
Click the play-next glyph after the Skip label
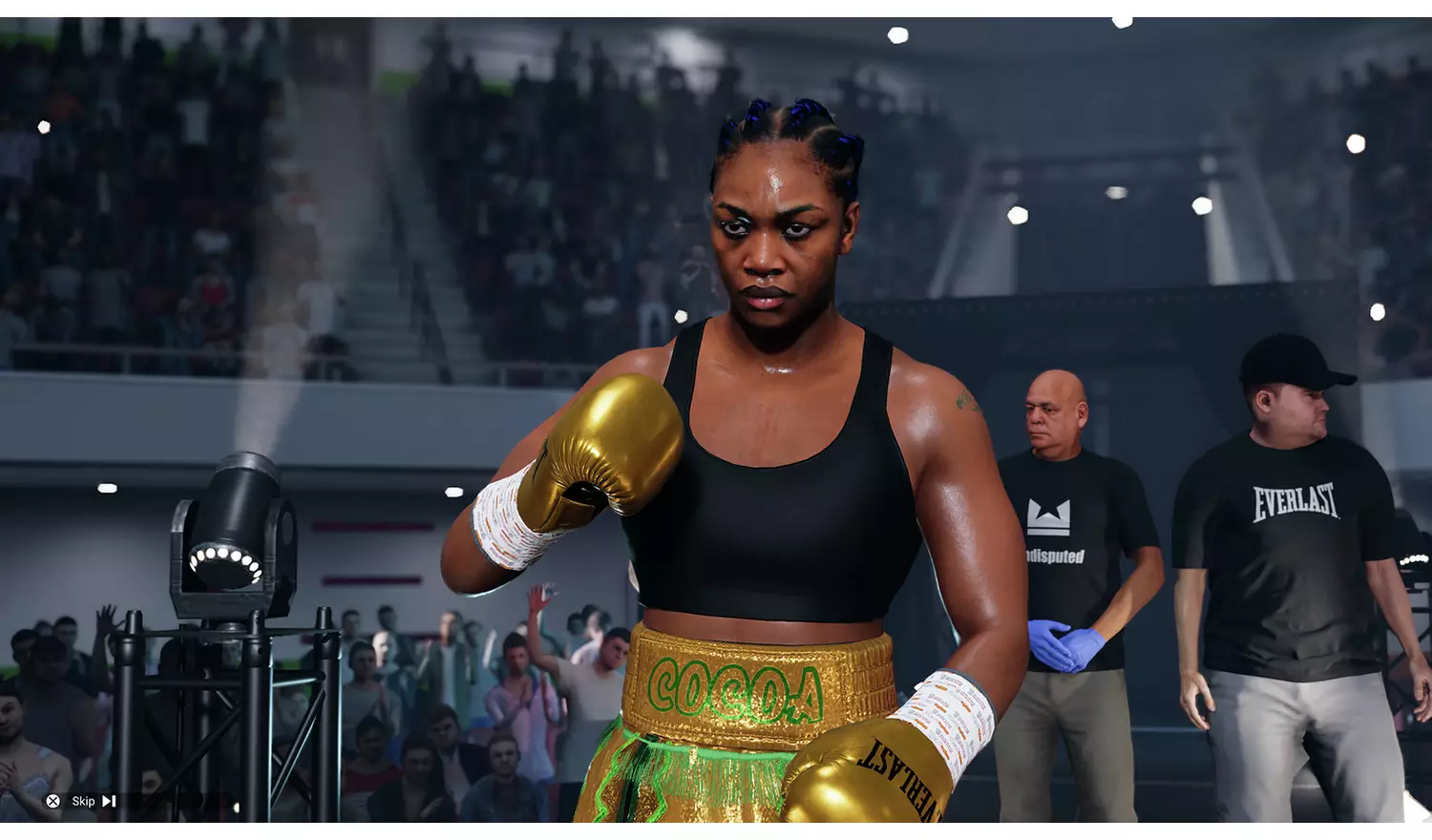click(x=108, y=800)
